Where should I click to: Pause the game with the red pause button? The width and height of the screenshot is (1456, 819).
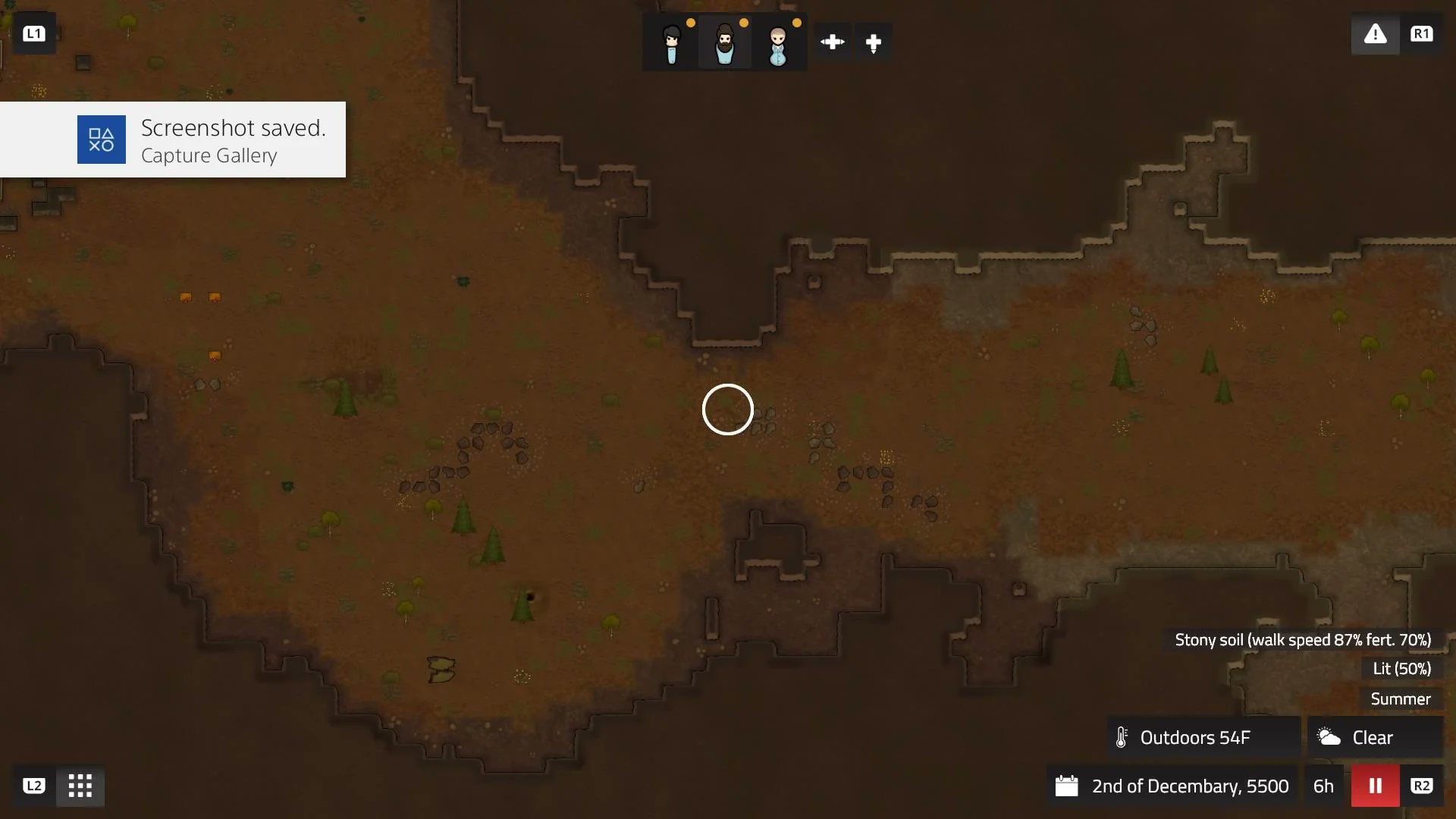(1375, 786)
